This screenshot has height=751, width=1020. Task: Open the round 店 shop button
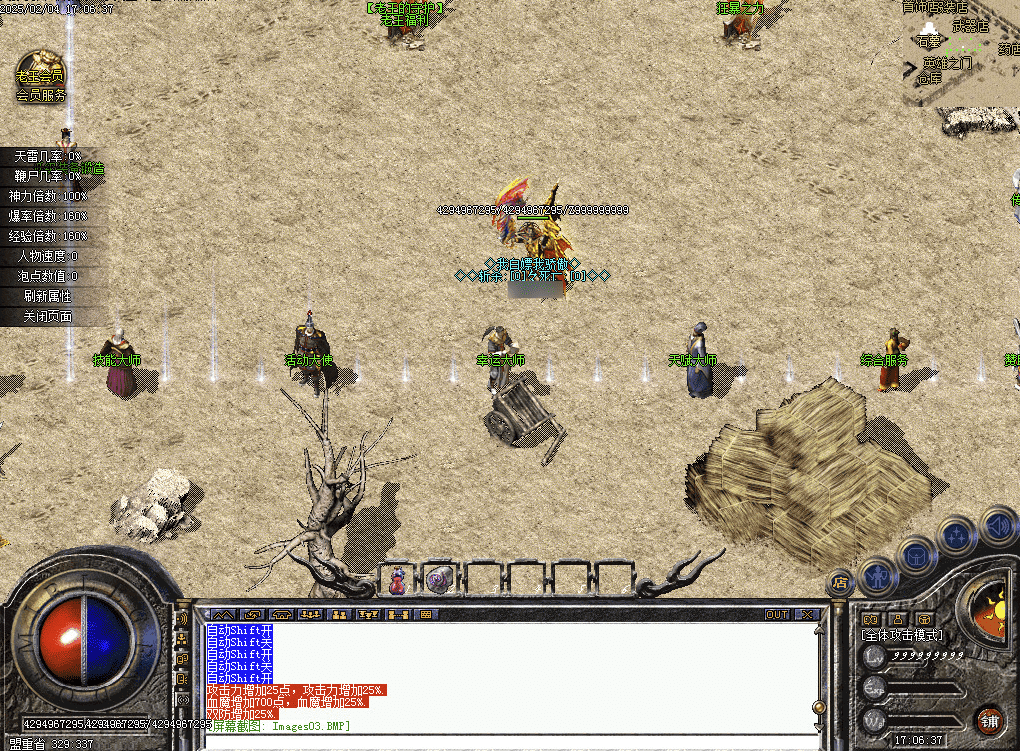pyautogui.click(x=841, y=581)
